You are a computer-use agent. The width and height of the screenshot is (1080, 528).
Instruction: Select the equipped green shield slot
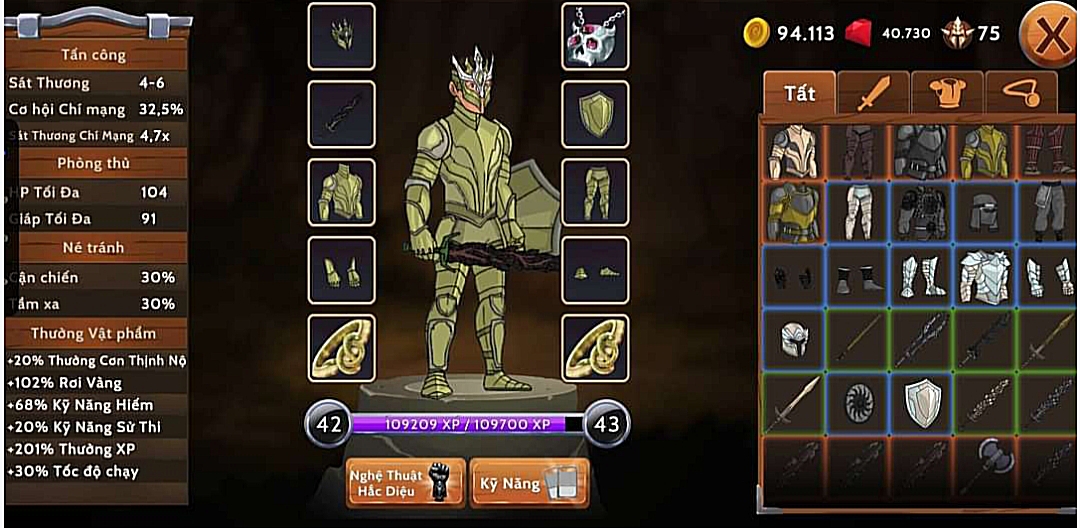tap(595, 114)
